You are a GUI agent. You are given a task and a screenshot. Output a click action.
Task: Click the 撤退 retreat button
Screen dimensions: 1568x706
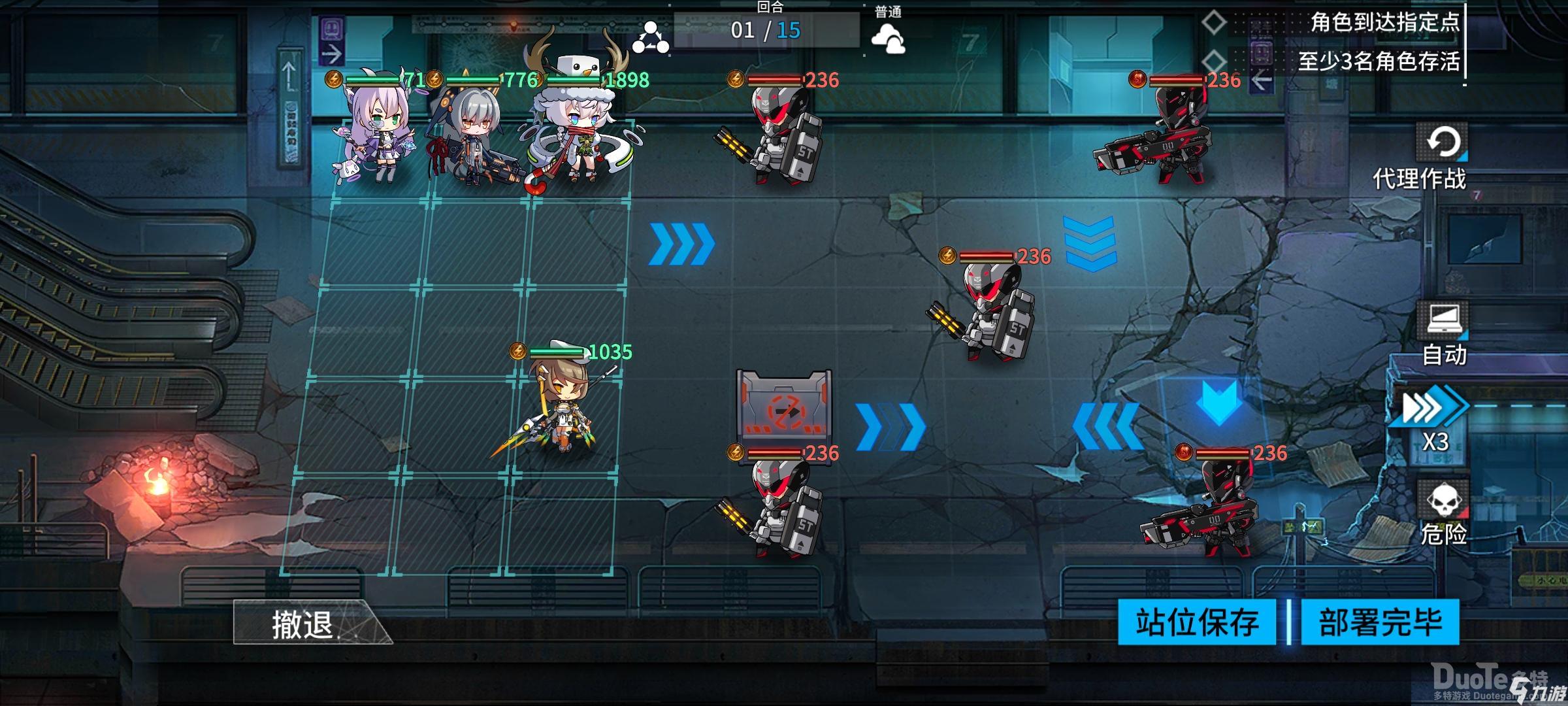[304, 624]
